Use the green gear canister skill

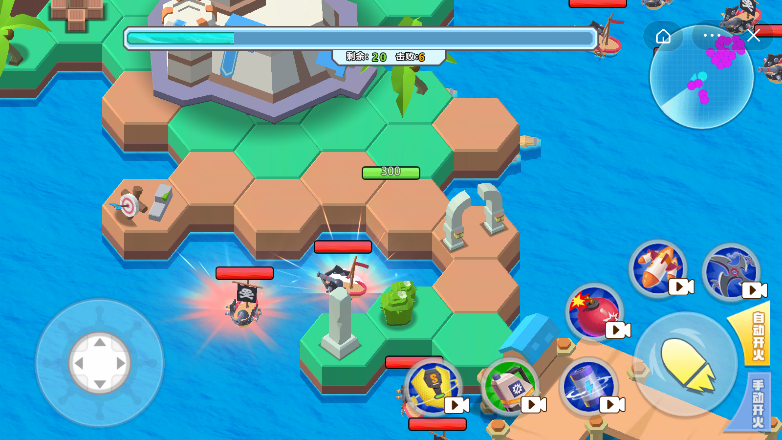tap(510, 386)
